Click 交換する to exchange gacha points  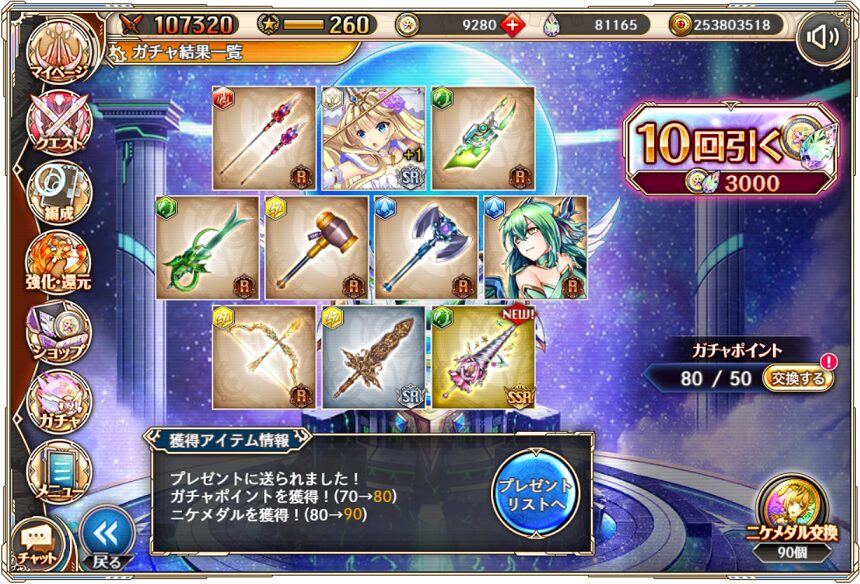pyautogui.click(x=797, y=379)
